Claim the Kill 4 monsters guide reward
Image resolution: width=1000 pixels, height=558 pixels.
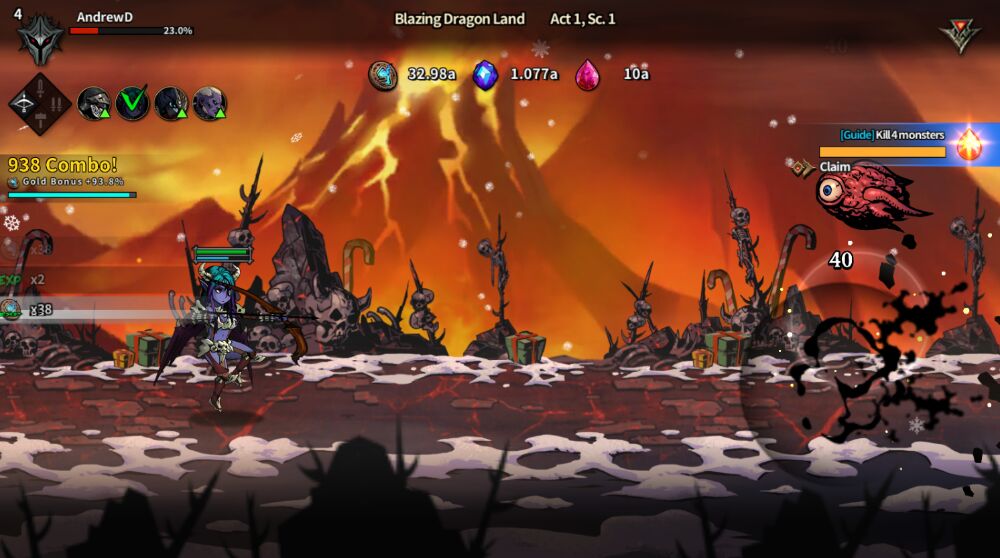835,167
